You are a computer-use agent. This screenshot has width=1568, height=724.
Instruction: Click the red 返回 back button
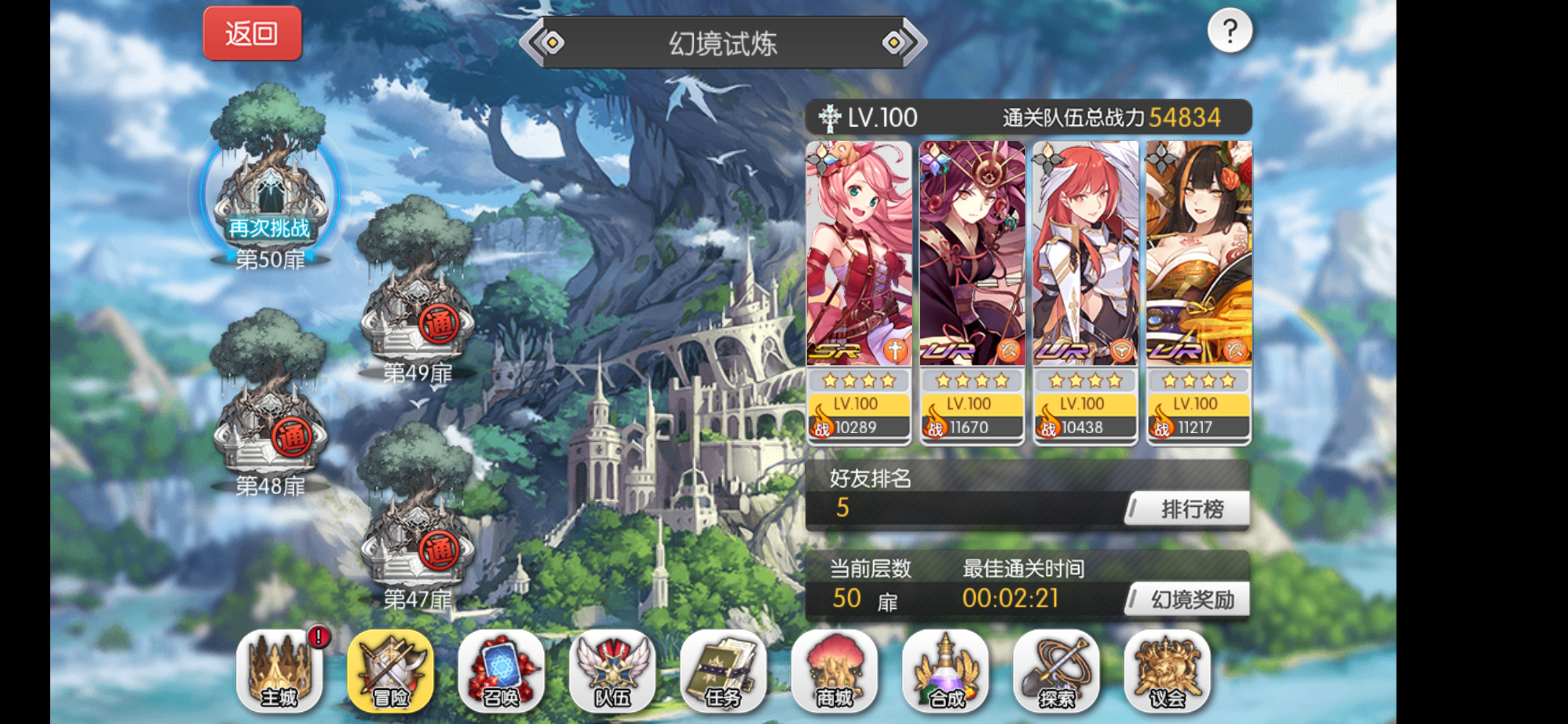(253, 34)
